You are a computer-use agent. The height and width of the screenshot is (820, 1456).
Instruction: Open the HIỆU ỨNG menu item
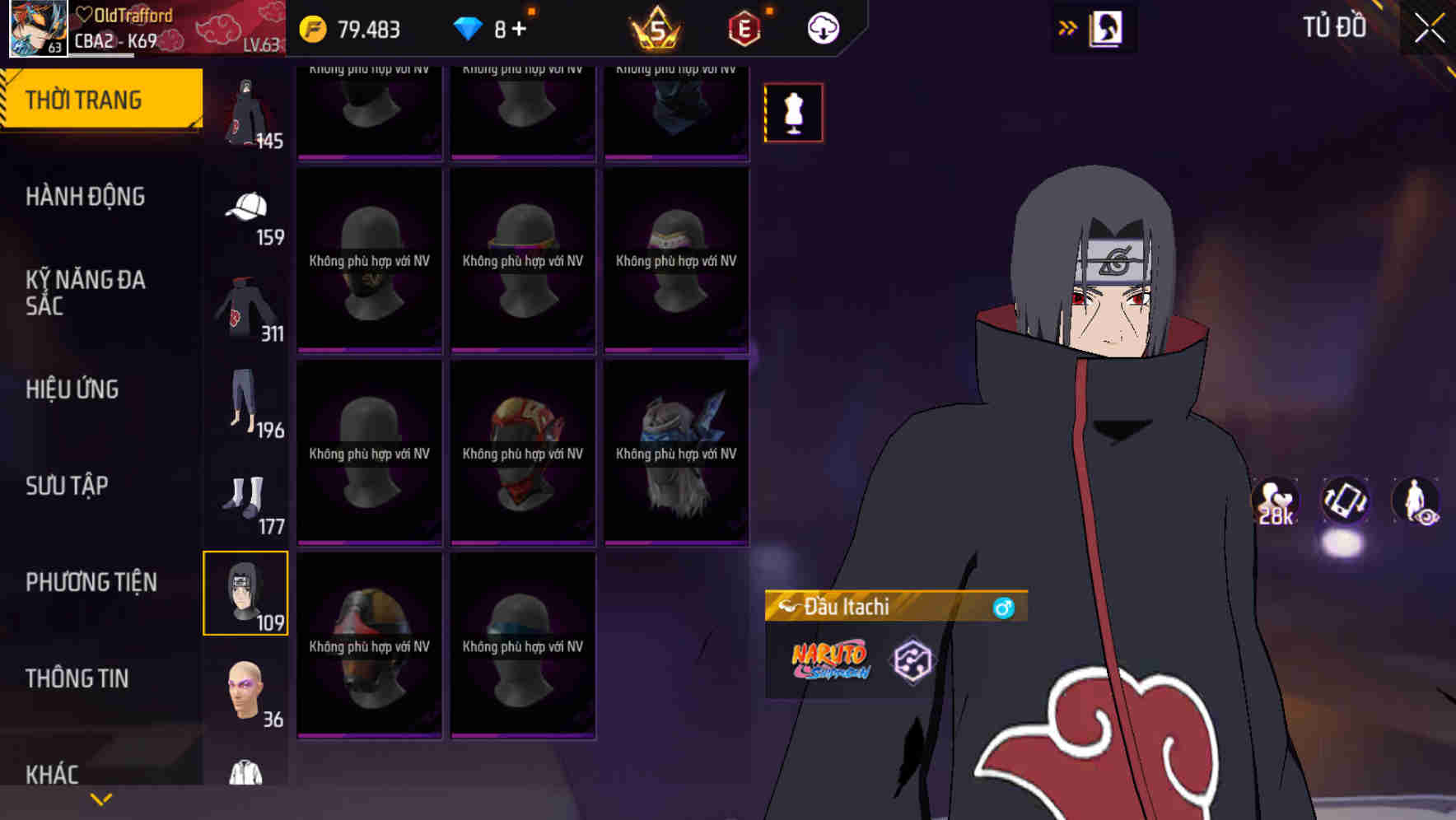72,389
